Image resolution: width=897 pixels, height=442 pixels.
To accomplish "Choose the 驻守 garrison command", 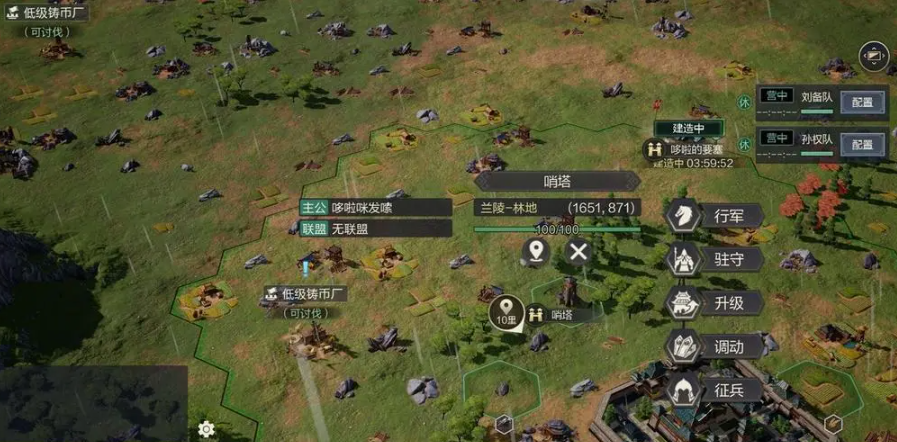I will click(x=715, y=259).
